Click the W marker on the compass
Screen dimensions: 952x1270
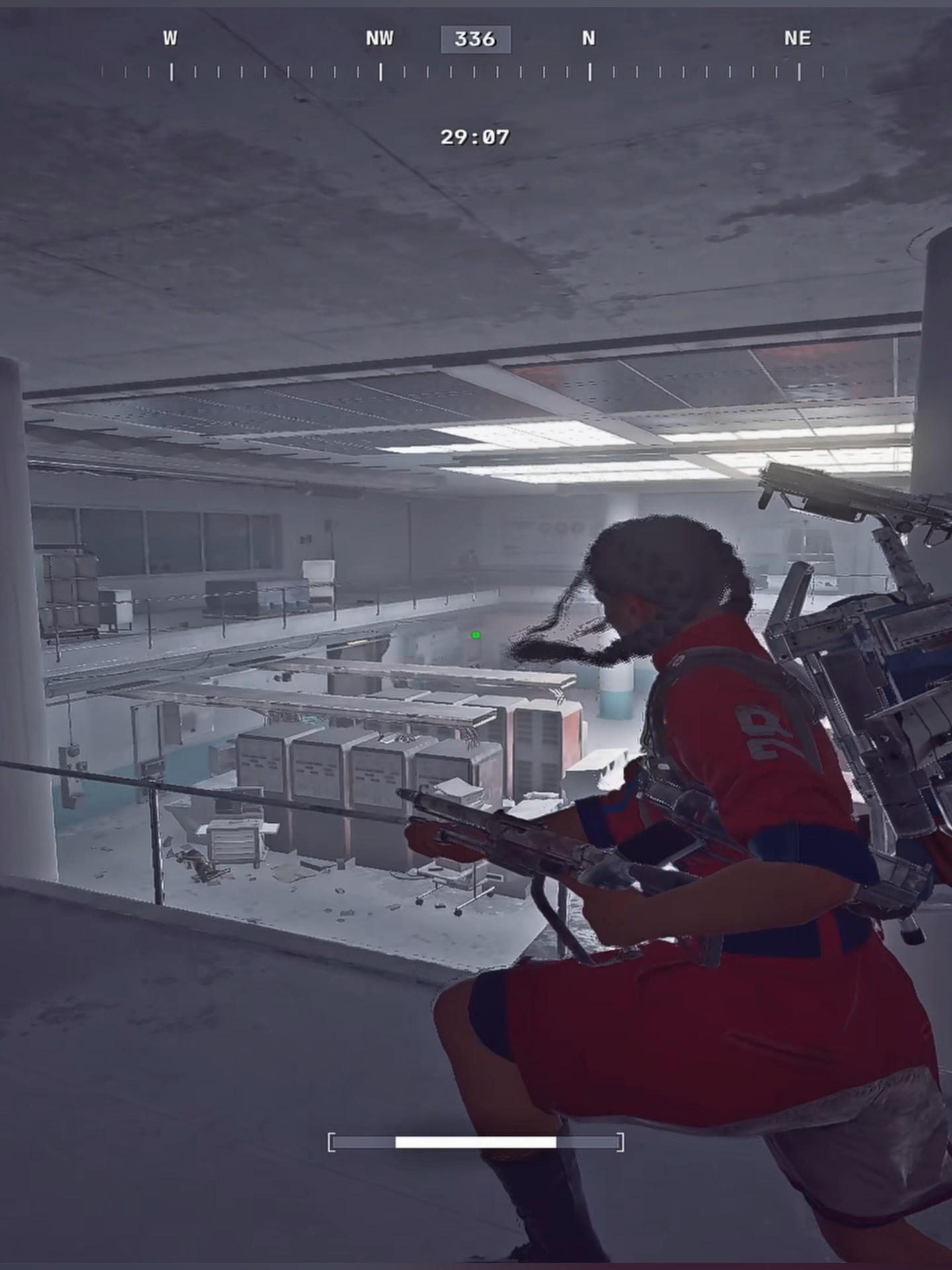(171, 38)
